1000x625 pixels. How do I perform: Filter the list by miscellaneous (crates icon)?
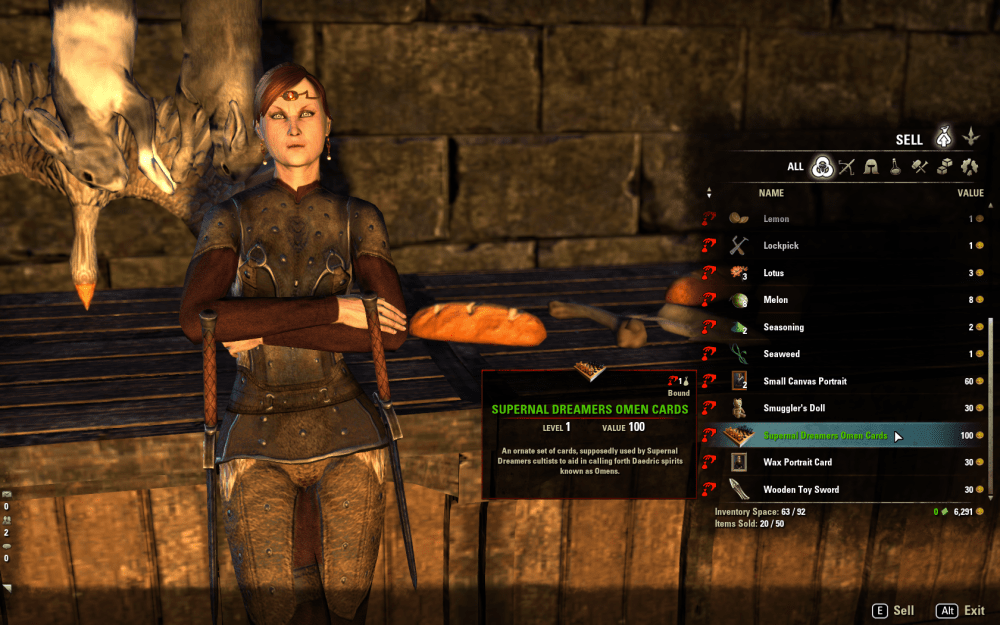(x=944, y=167)
